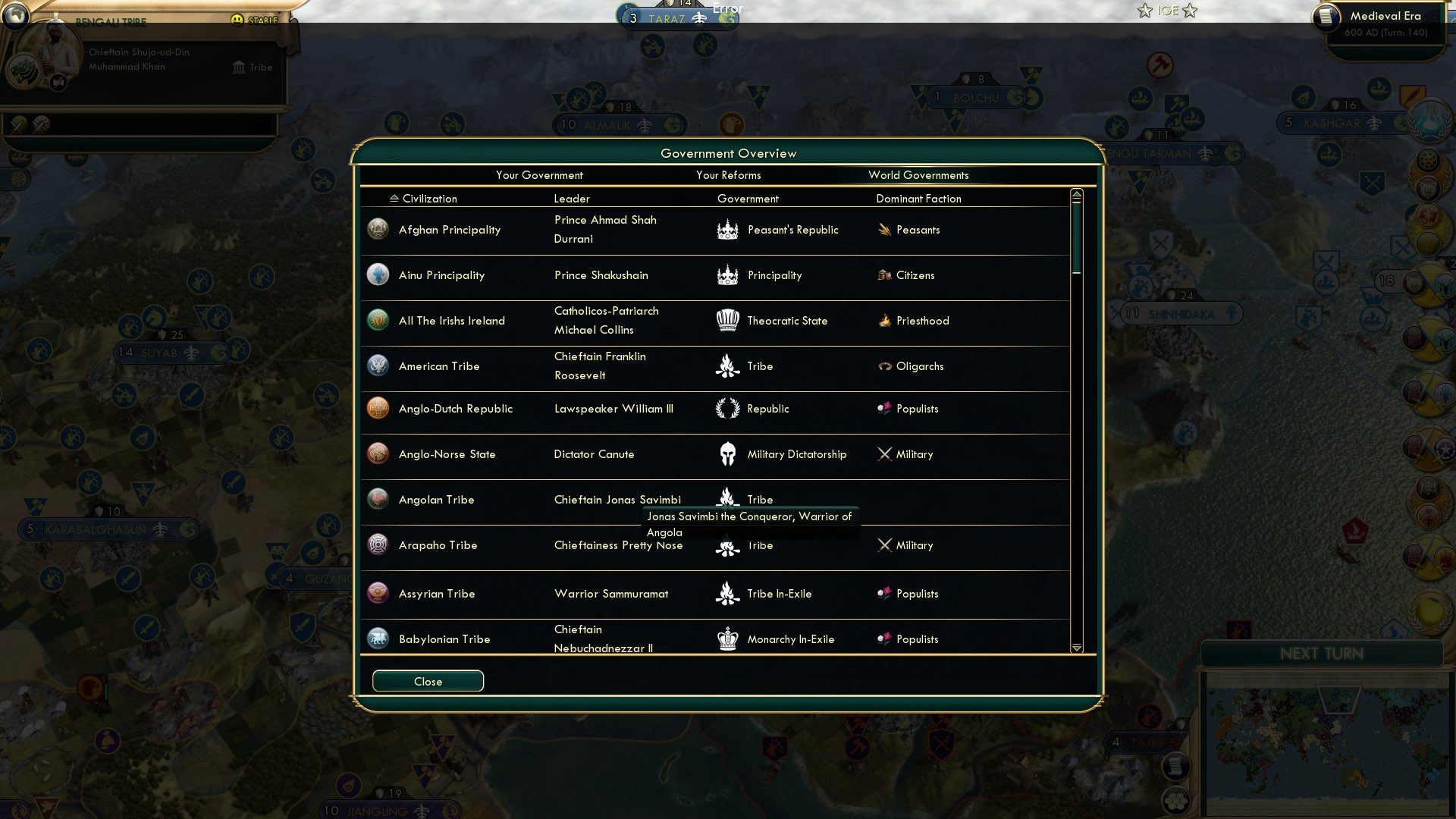1456x819 pixels.
Task: Click the Military Dictatorship spartan helmet icon
Action: [726, 453]
